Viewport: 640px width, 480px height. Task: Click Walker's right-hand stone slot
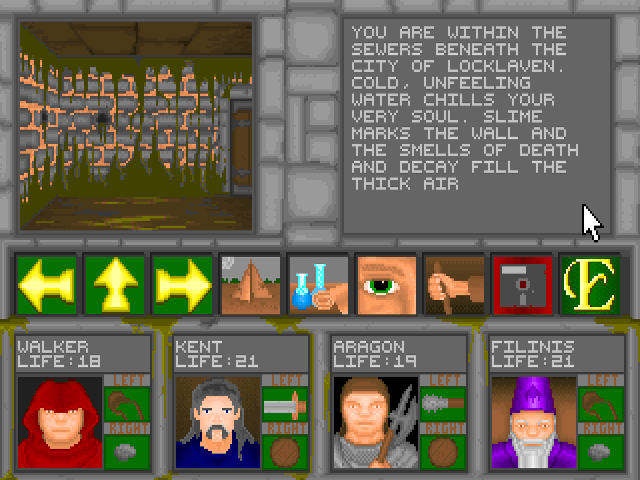click(x=126, y=451)
